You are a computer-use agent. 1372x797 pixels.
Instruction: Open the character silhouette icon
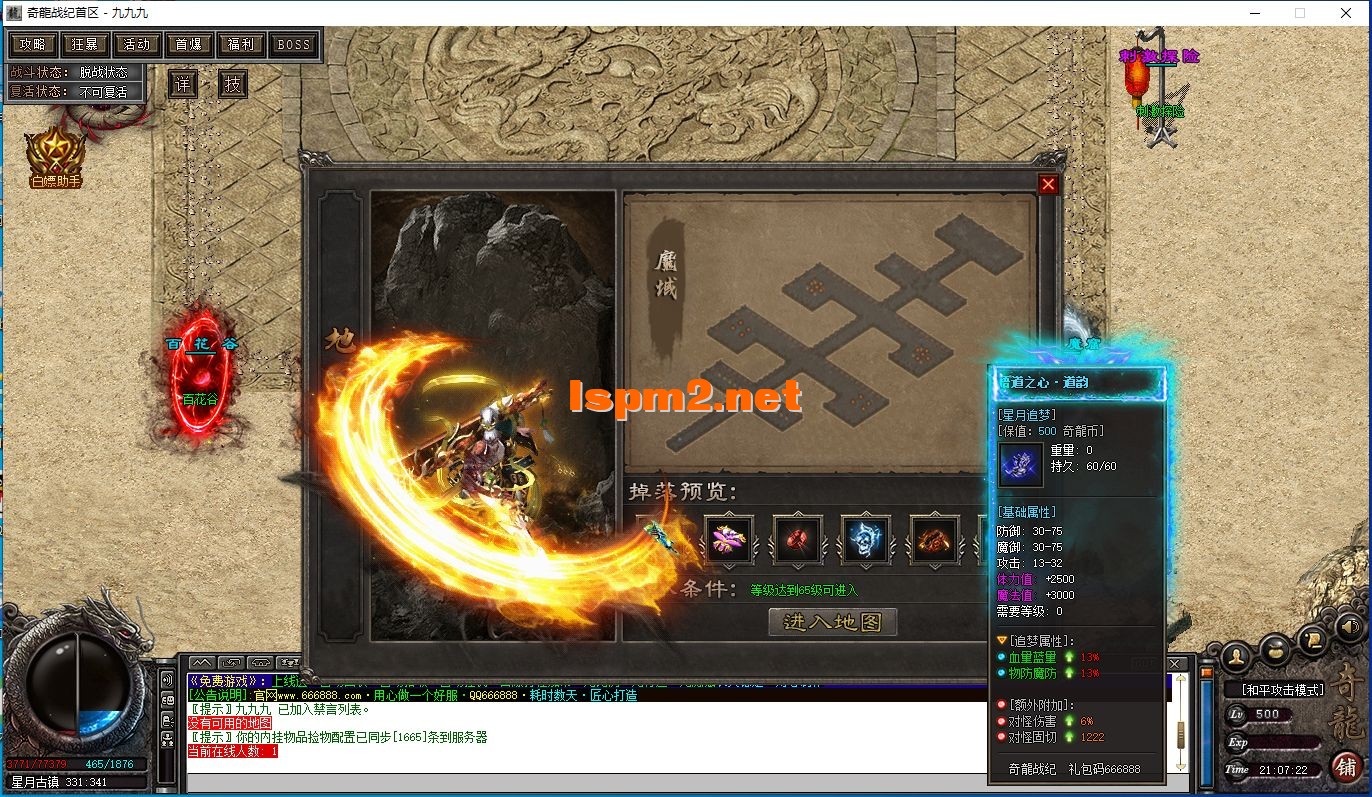1237,655
